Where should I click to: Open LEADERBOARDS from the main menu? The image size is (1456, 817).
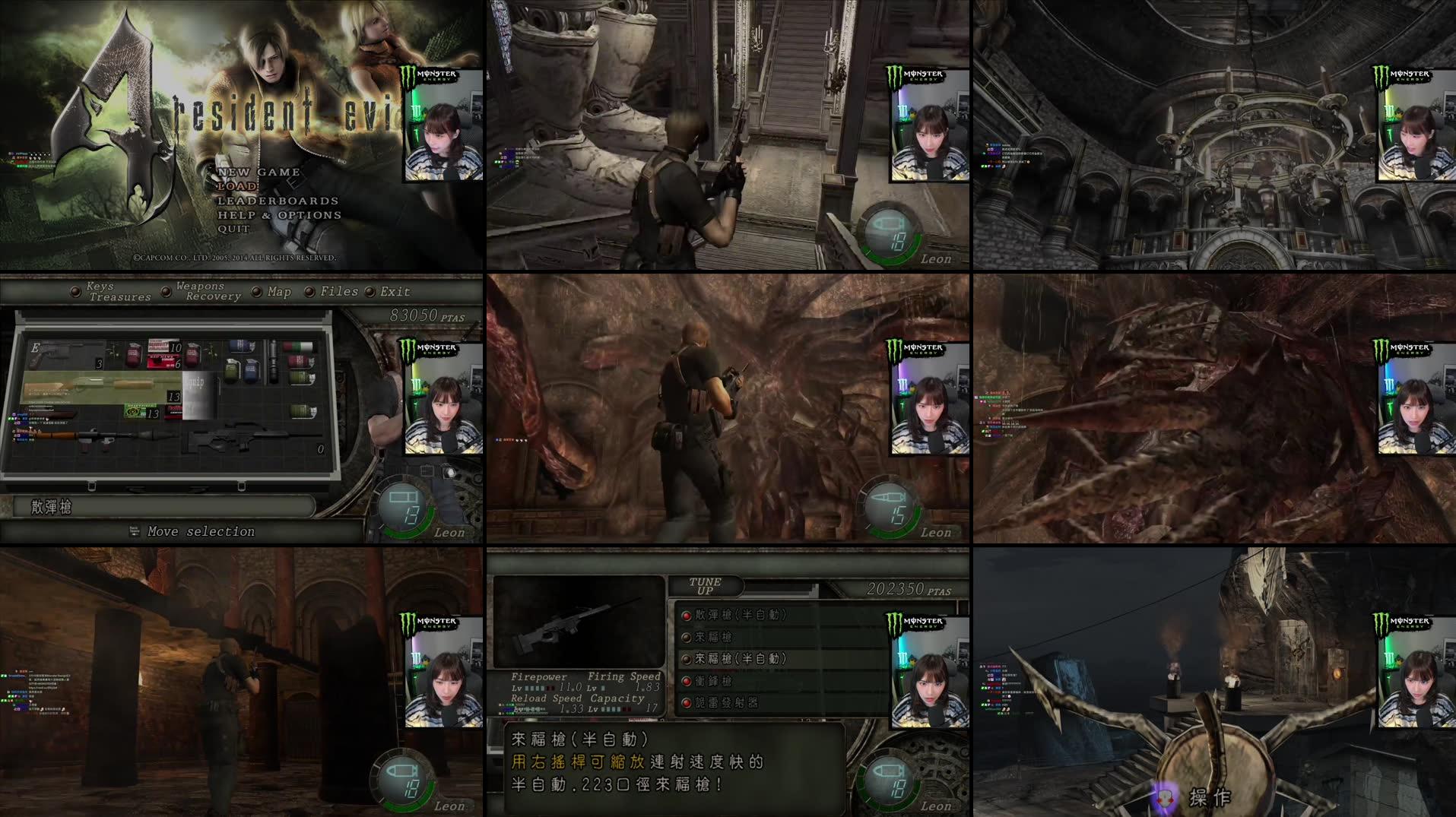(278, 201)
